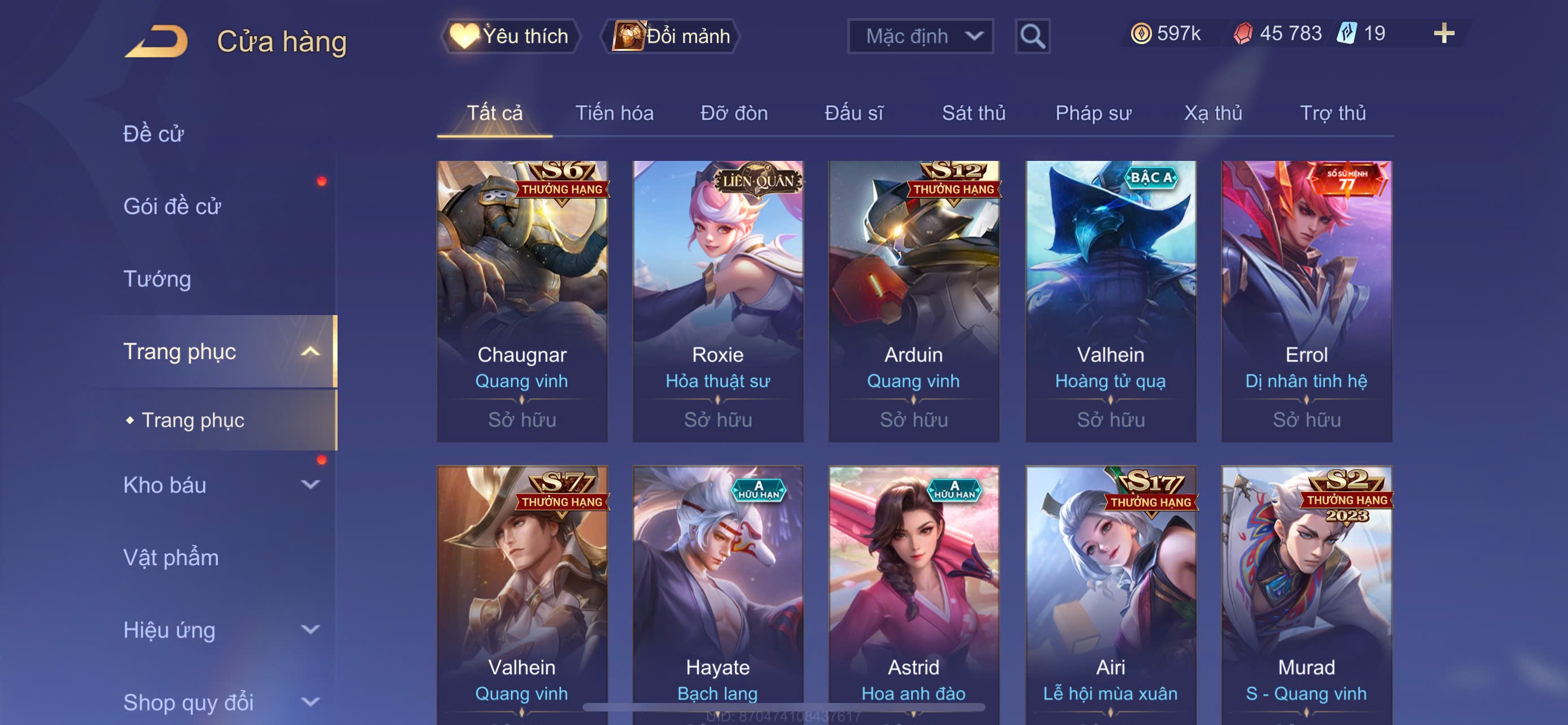The height and width of the screenshot is (725, 1568).
Task: Open the Đổi mảnh exchange
Action: [671, 37]
